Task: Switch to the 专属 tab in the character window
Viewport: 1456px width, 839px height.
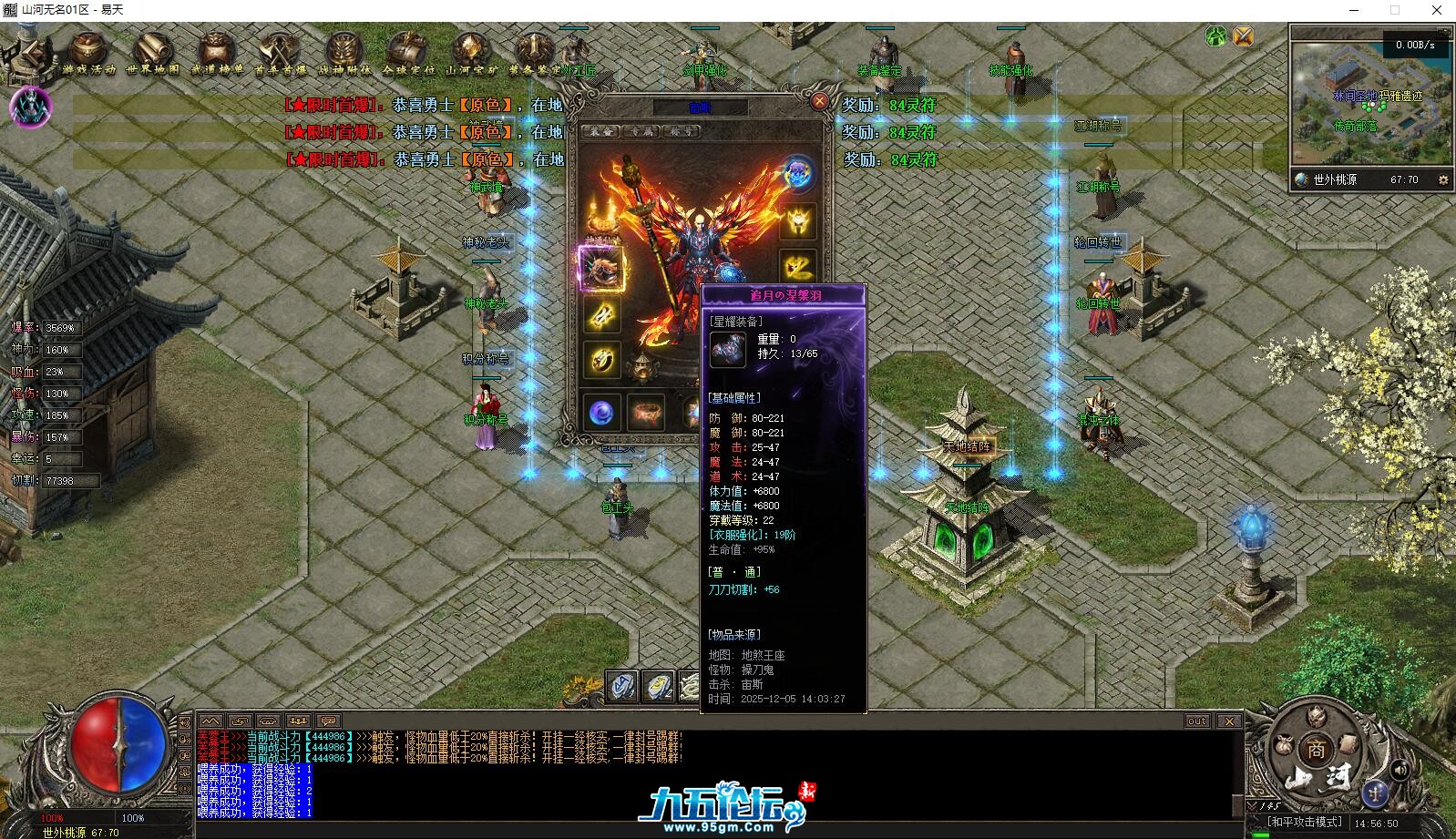Action: [x=641, y=131]
